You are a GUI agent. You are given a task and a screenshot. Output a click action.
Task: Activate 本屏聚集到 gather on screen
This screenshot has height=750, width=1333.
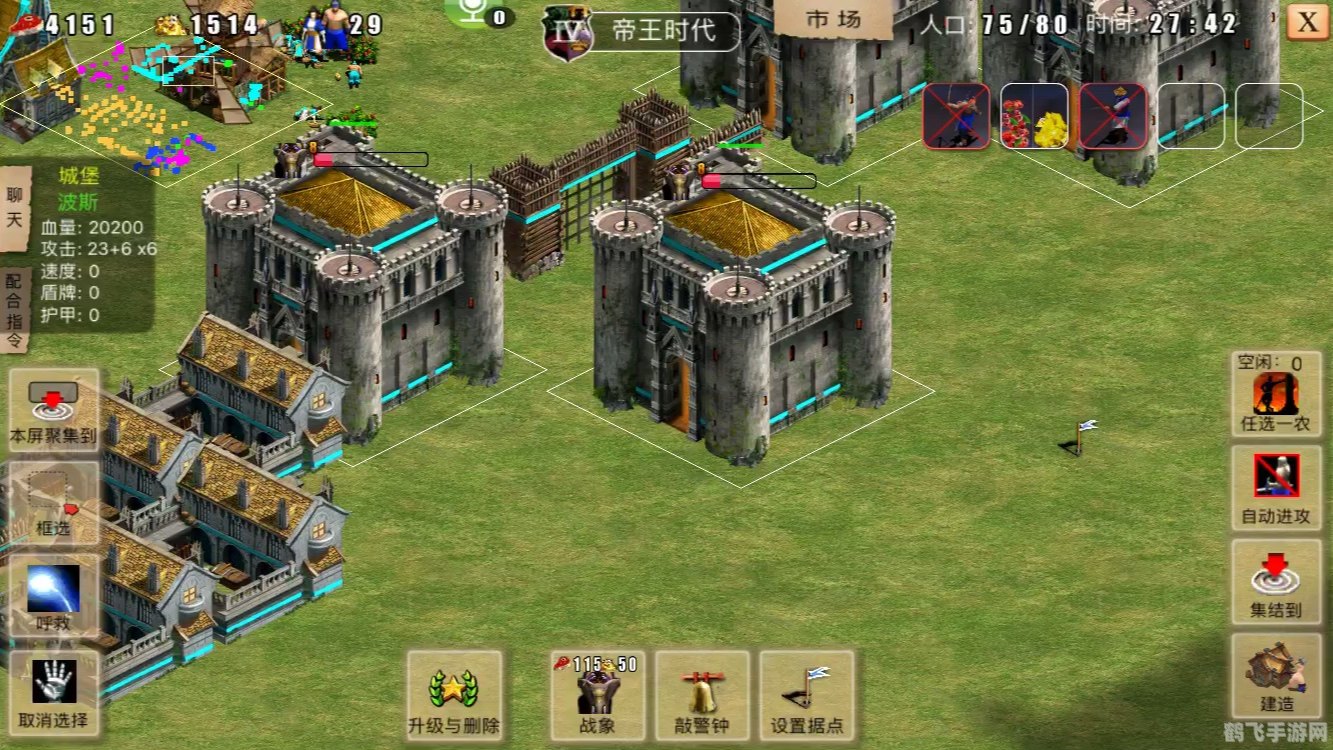54,410
